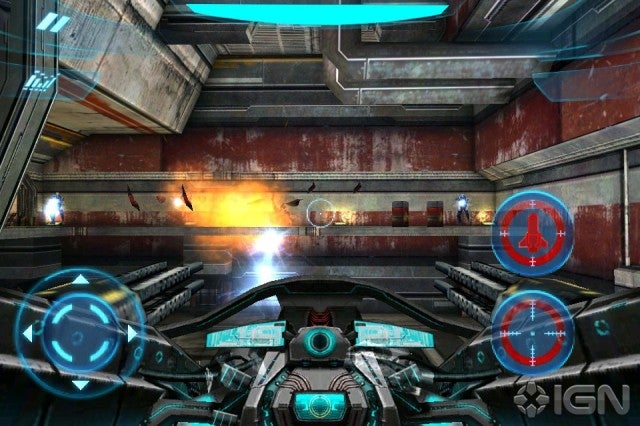Pause the game with the pause icon
The height and width of the screenshot is (426, 640).
(x=53, y=22)
